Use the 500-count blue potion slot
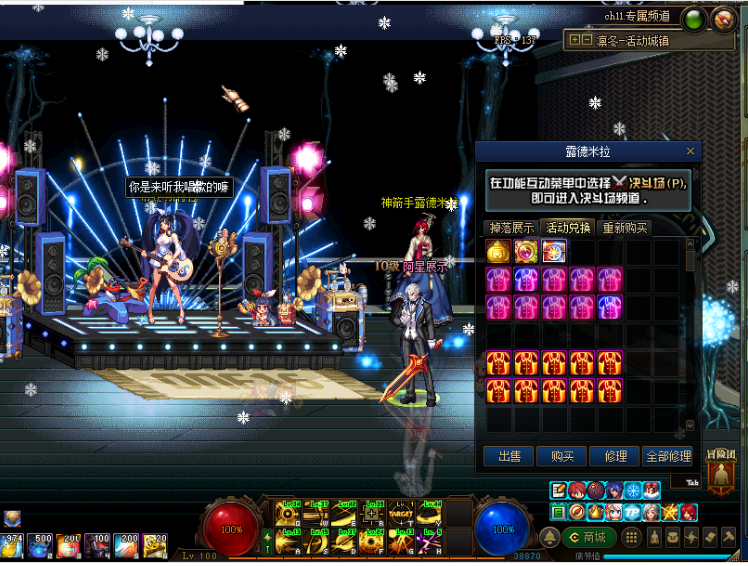748x566 pixels. (x=41, y=545)
